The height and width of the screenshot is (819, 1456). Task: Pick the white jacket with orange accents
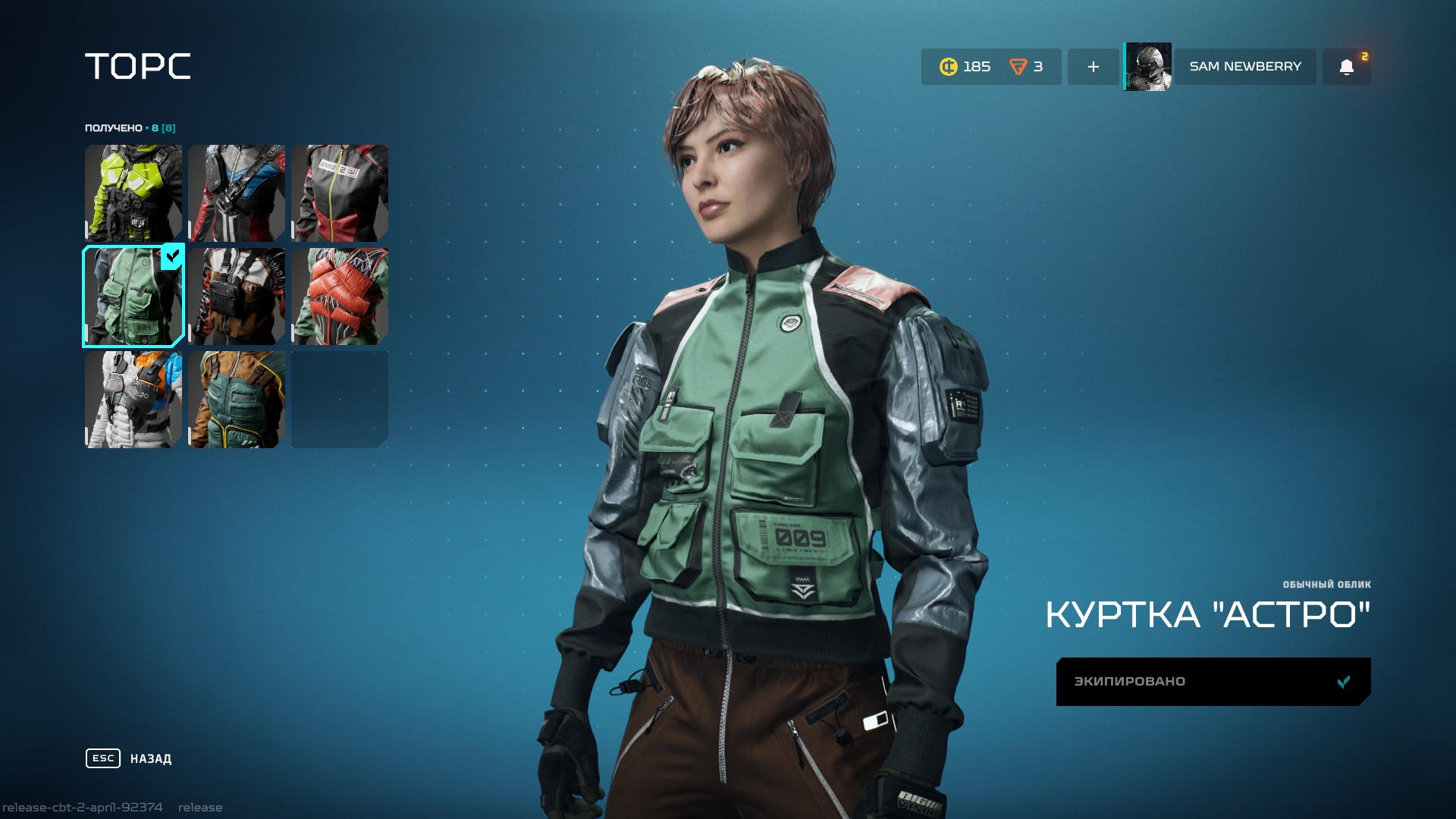133,400
